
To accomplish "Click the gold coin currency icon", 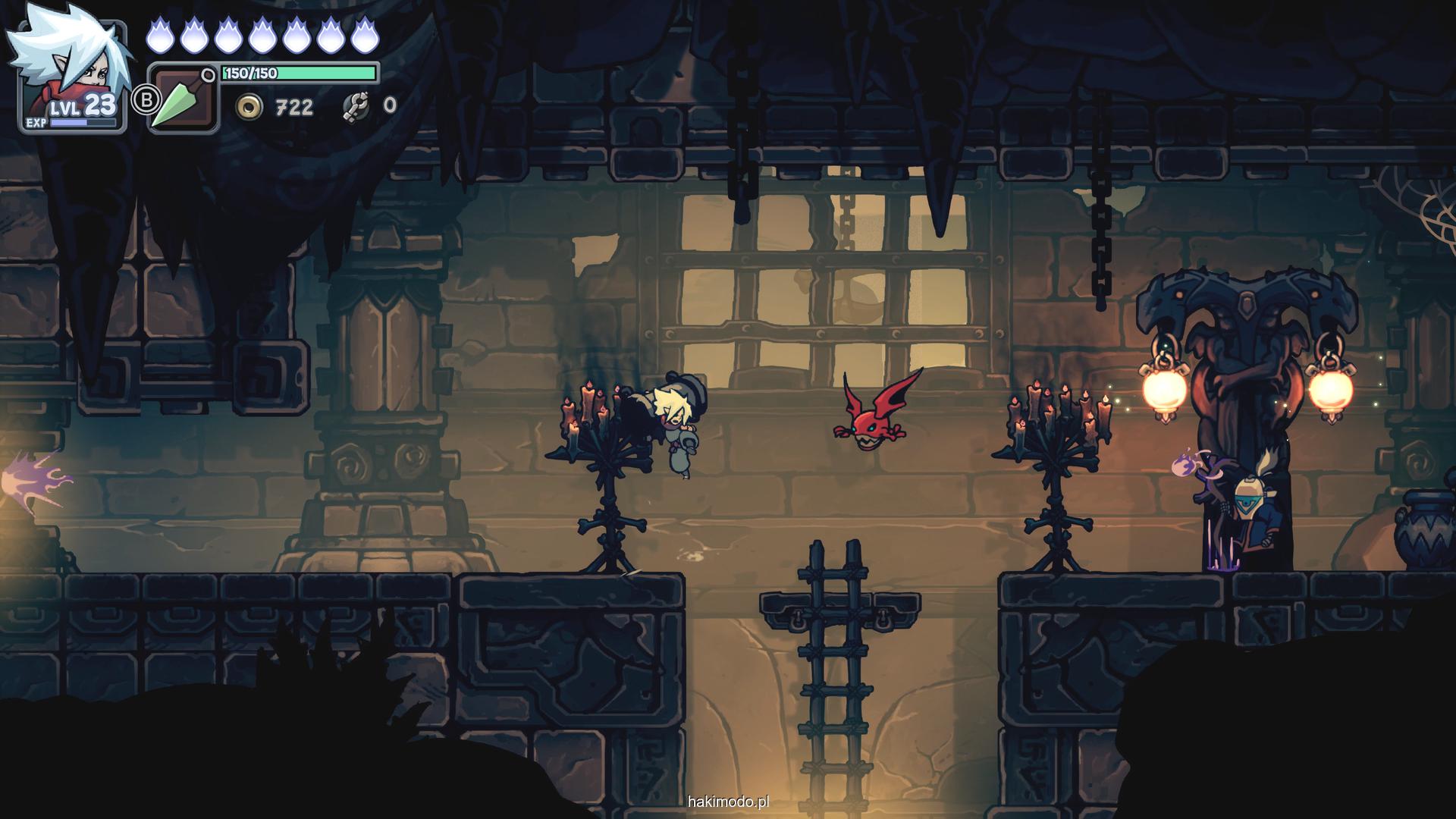I will [x=249, y=107].
